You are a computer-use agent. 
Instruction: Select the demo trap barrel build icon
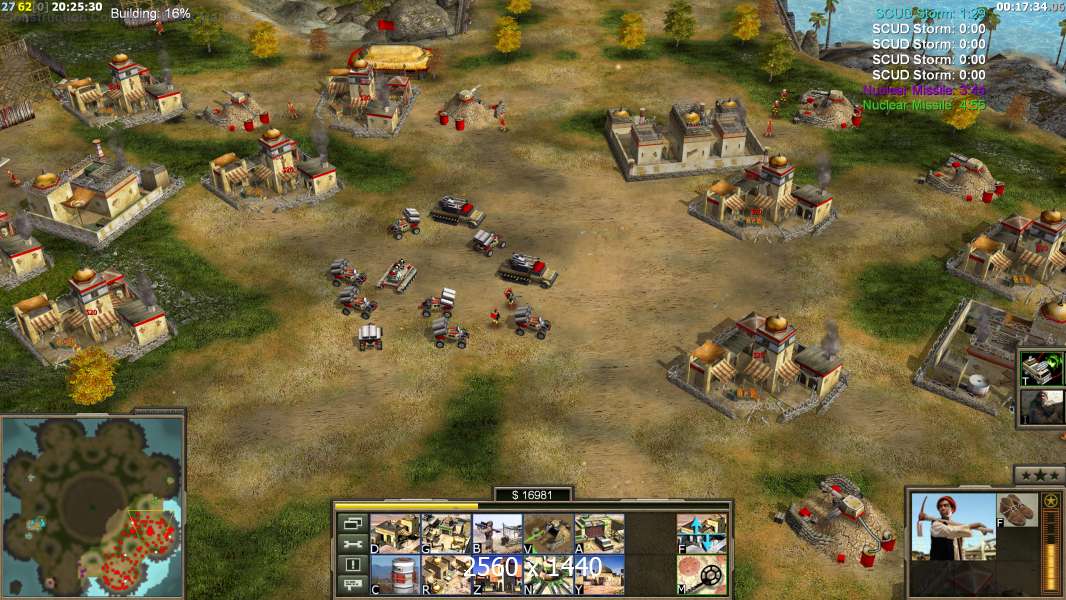395,574
